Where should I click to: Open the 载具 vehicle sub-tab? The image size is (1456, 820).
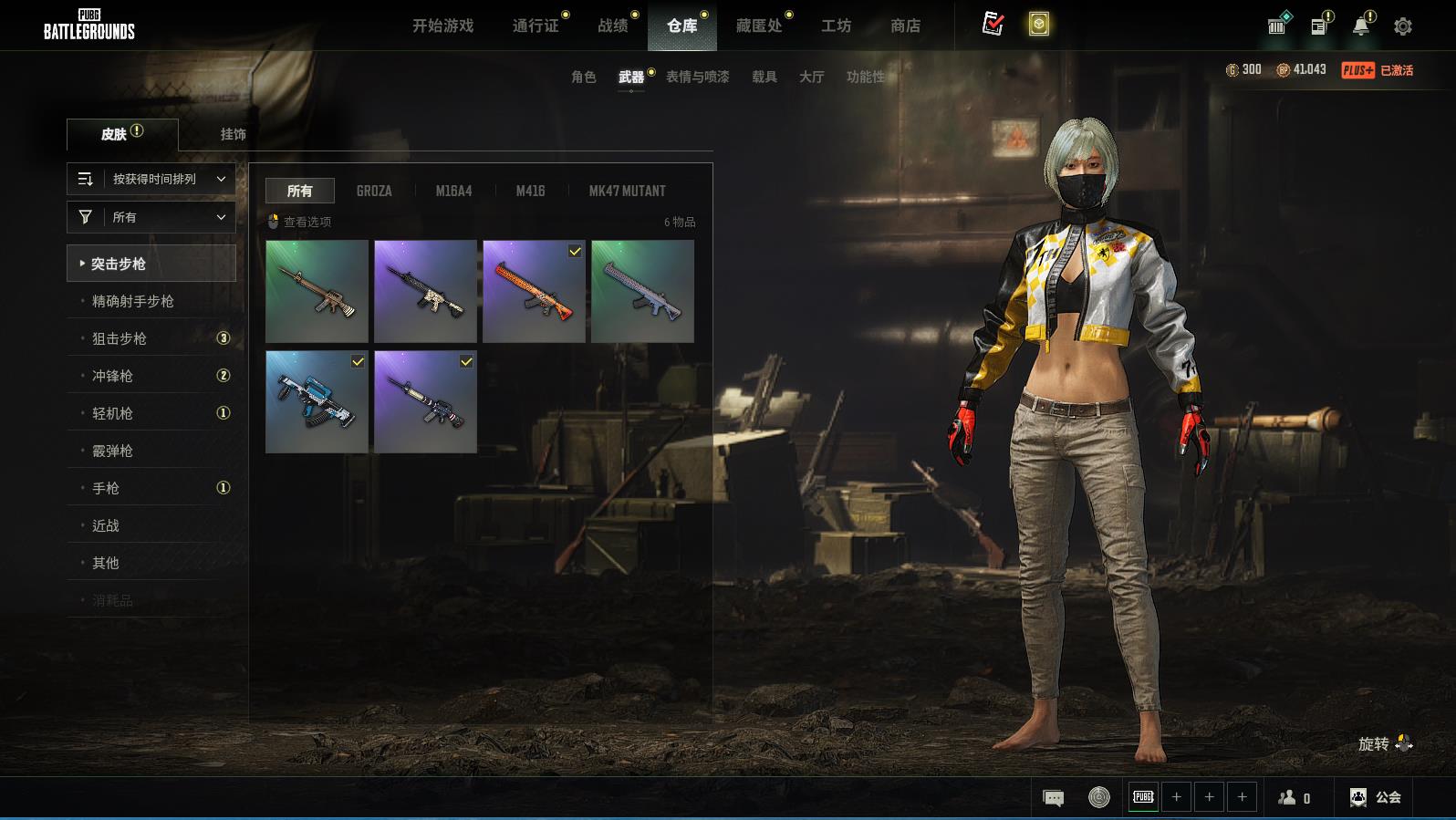coord(764,77)
